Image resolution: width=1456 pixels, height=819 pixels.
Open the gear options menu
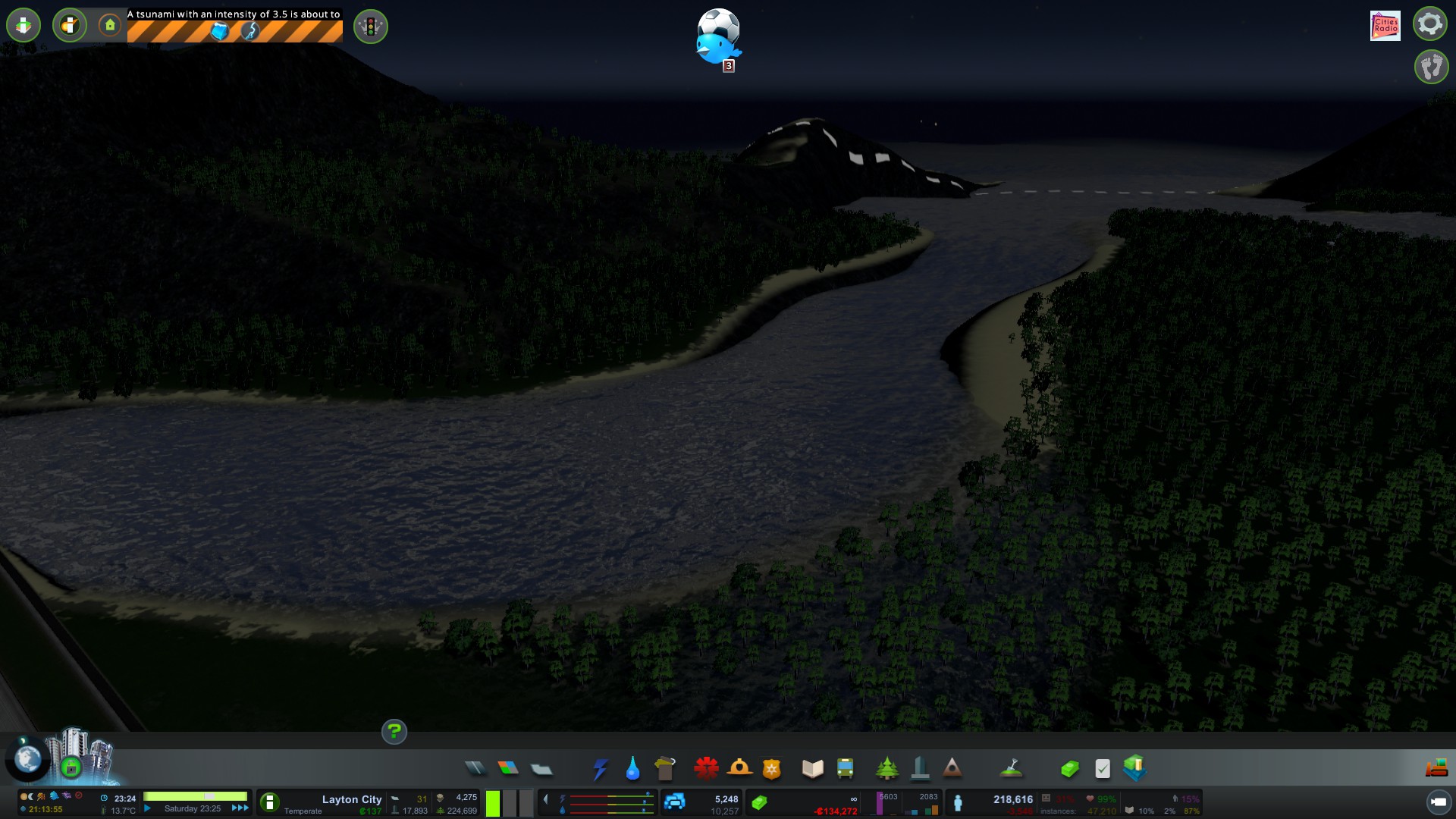point(1429,24)
